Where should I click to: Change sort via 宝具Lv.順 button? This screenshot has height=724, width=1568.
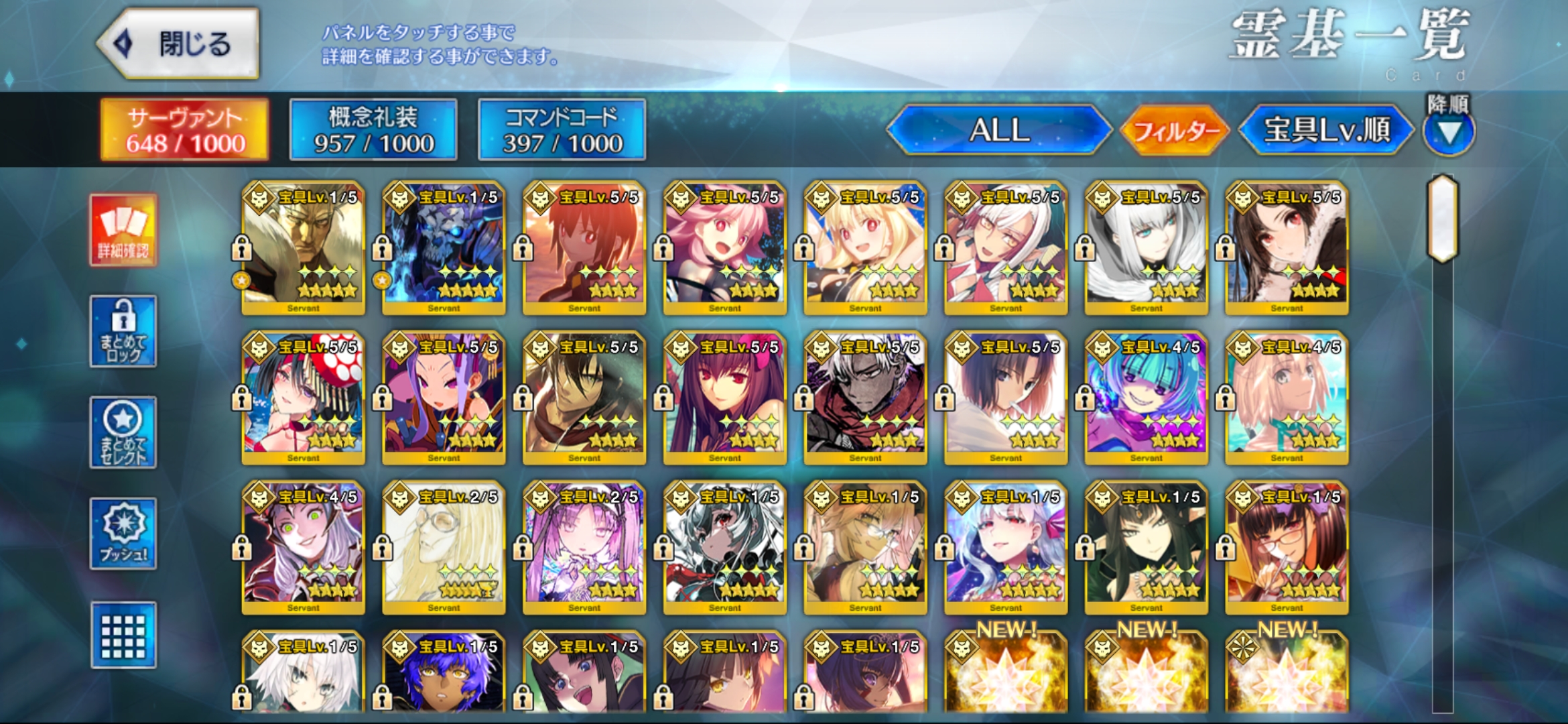[x=1326, y=130]
